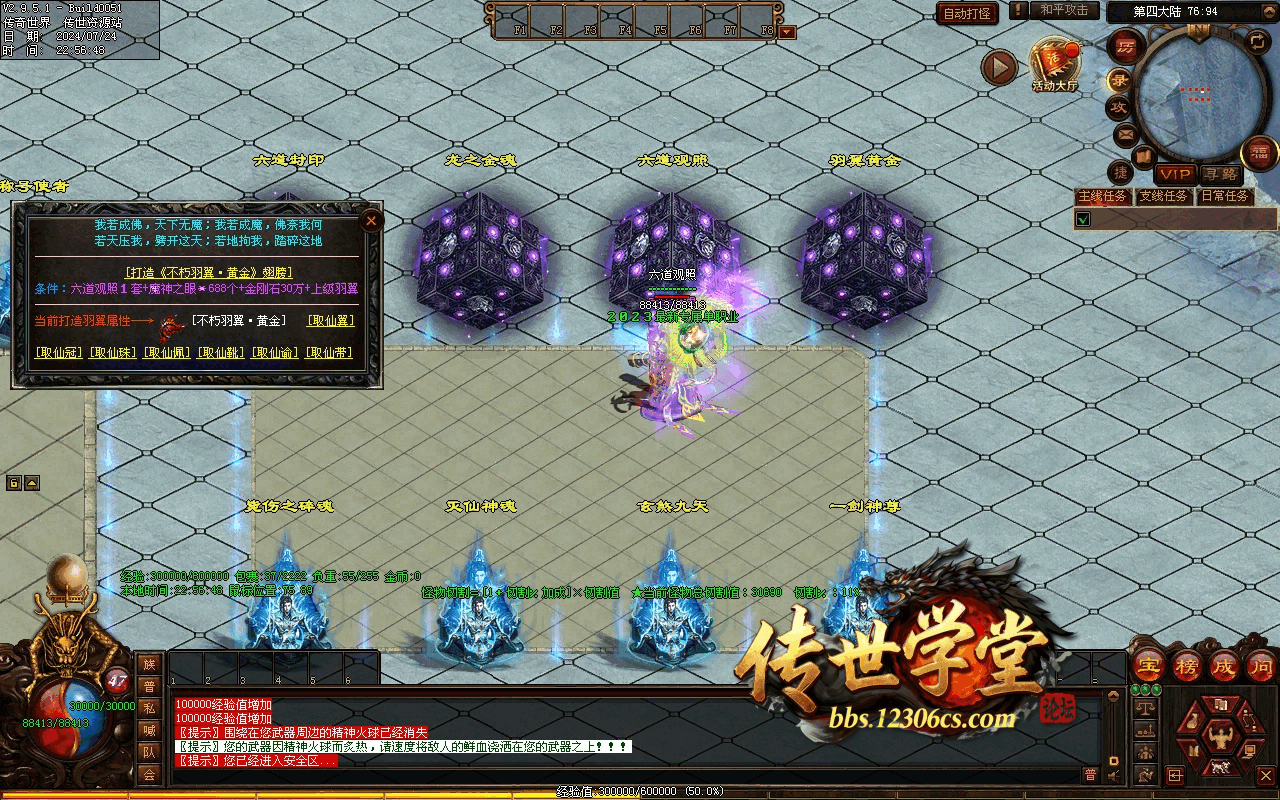Click the 福 welfare button by minimap
Viewport: 1280px width, 800px height.
tap(1257, 153)
